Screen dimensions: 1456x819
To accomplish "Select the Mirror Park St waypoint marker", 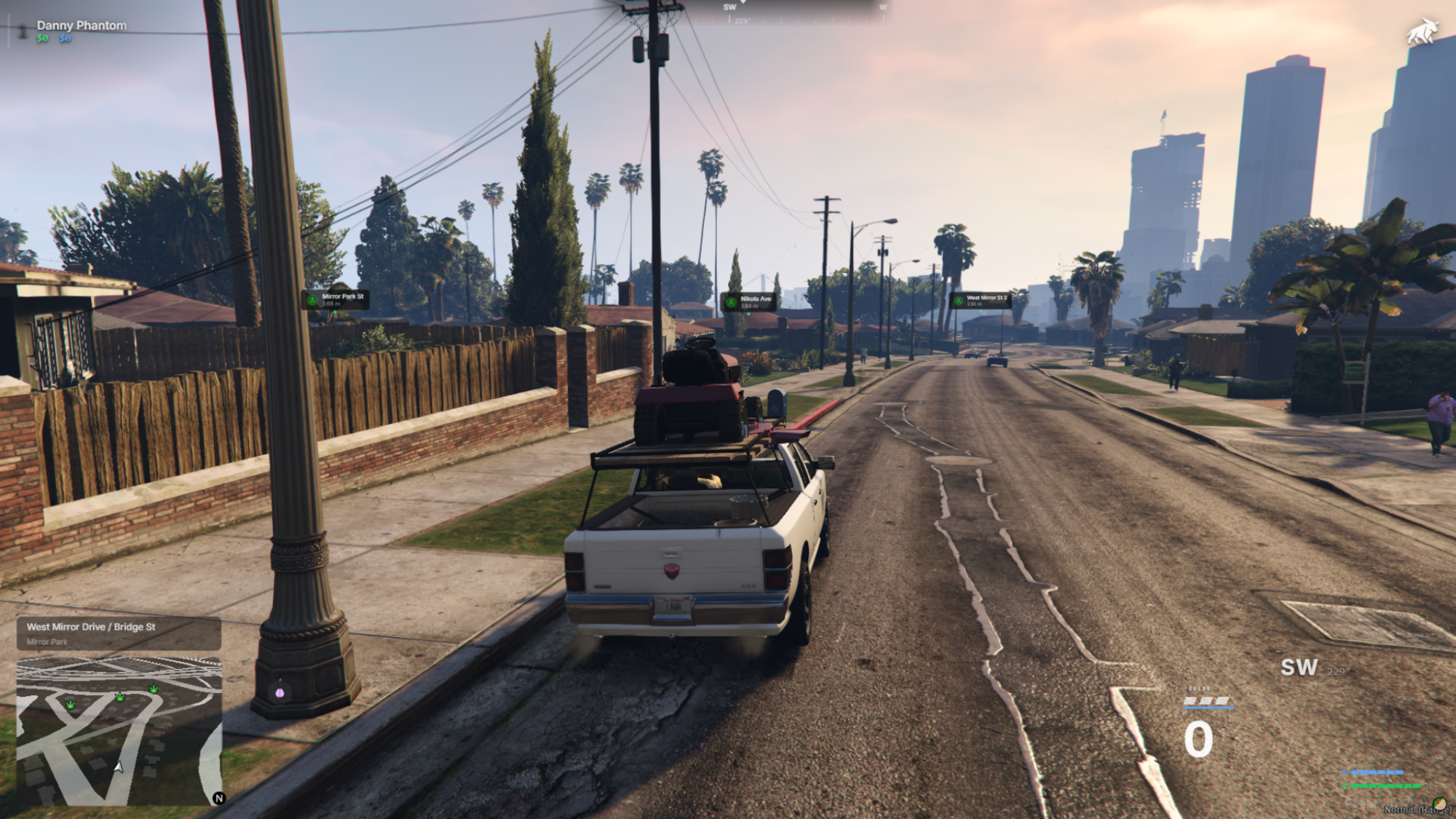I will [336, 299].
